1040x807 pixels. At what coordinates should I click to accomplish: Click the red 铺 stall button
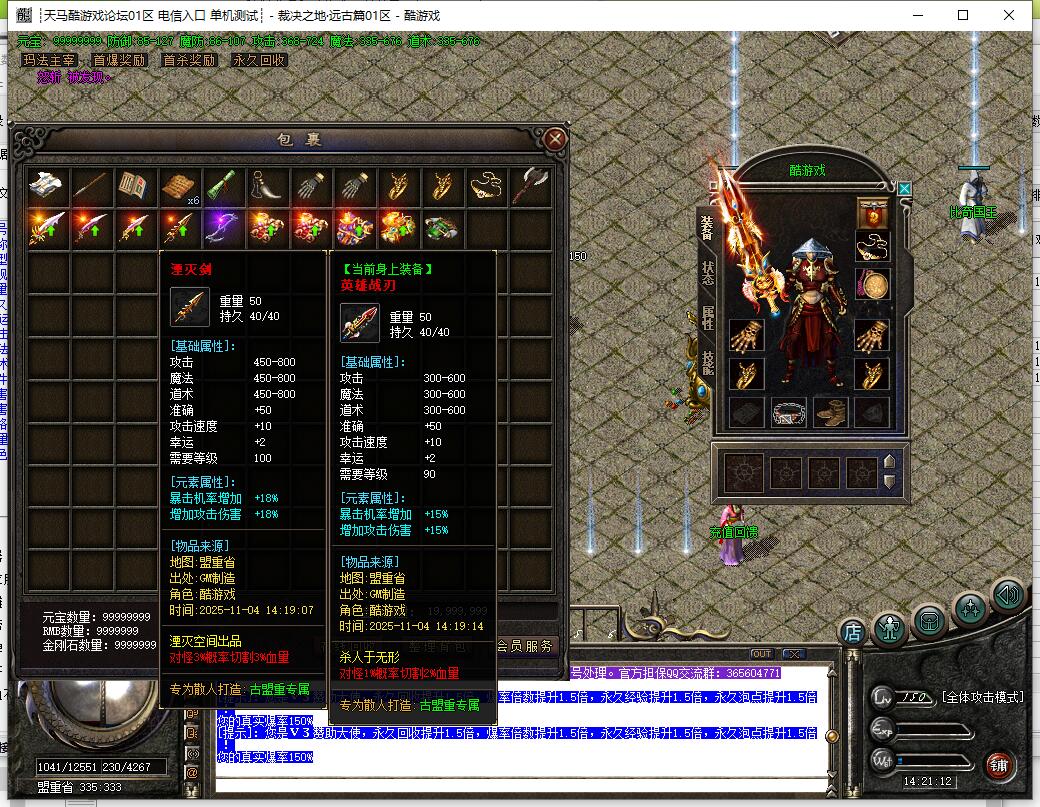pyautogui.click(x=998, y=767)
